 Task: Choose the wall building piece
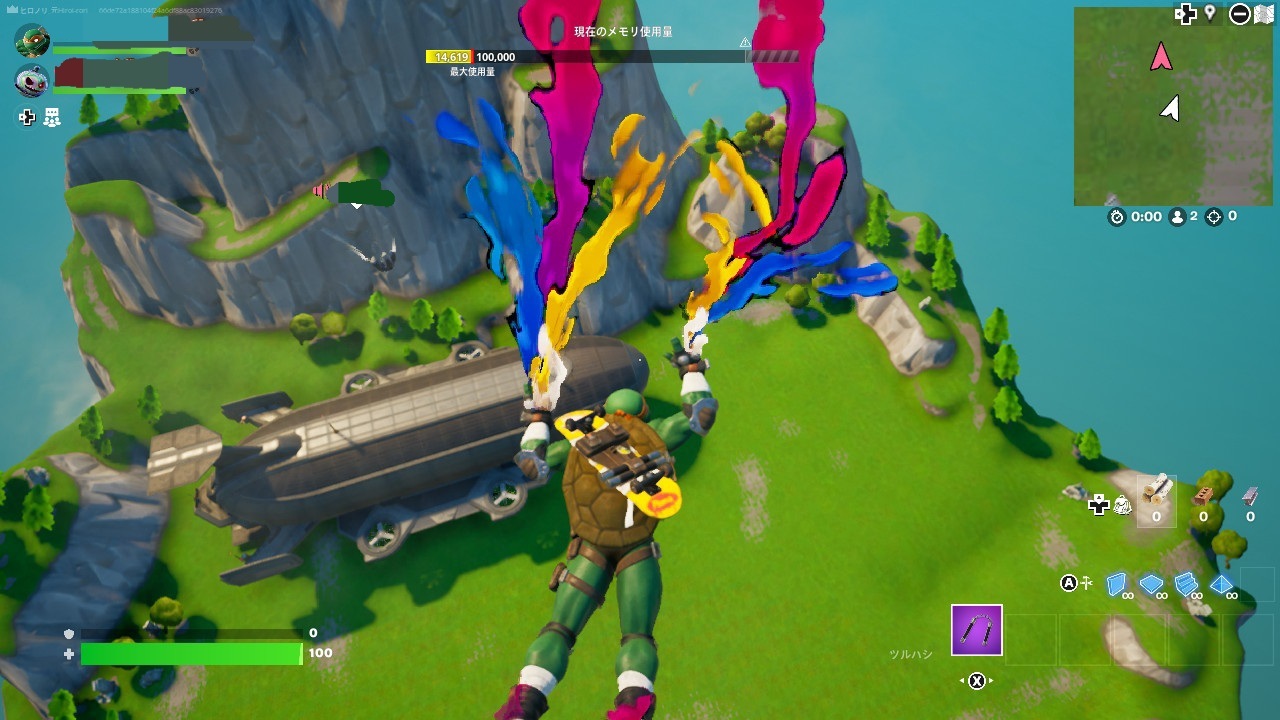1117,584
